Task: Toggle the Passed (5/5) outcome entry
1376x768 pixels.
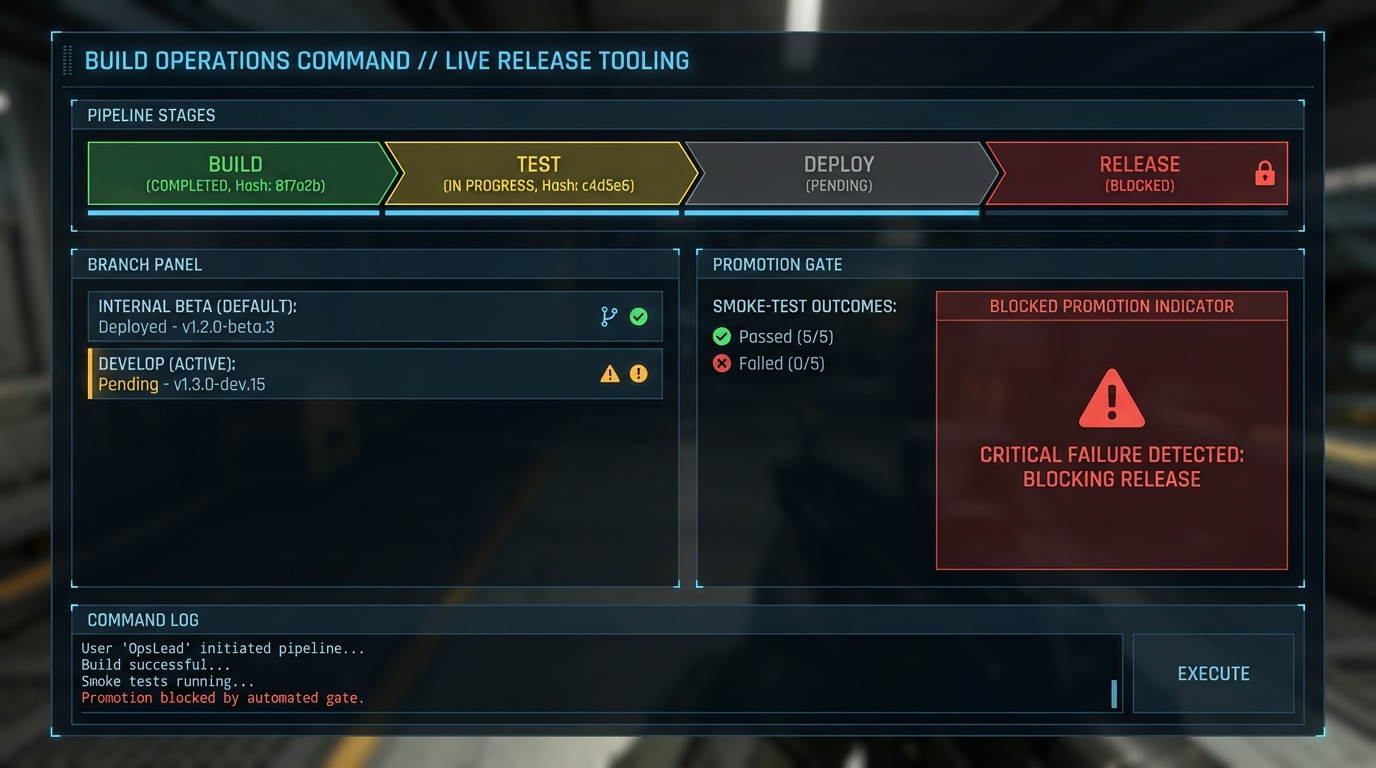Action: 775,336
